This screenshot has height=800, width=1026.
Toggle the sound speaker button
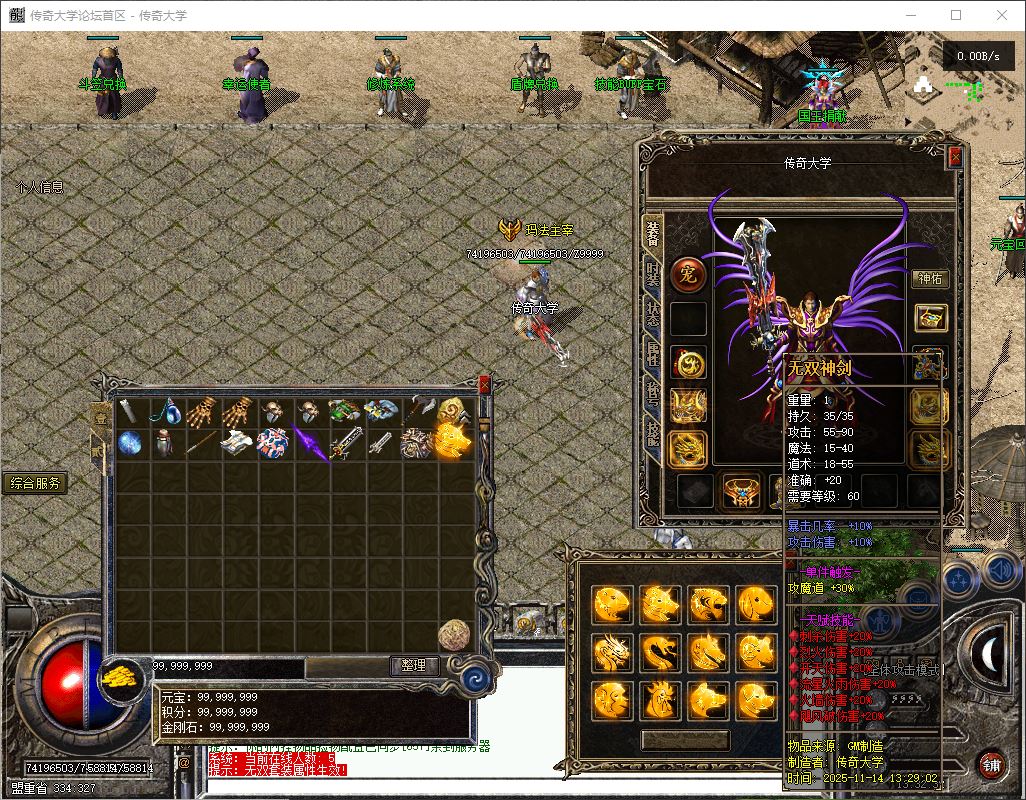click(x=1000, y=570)
